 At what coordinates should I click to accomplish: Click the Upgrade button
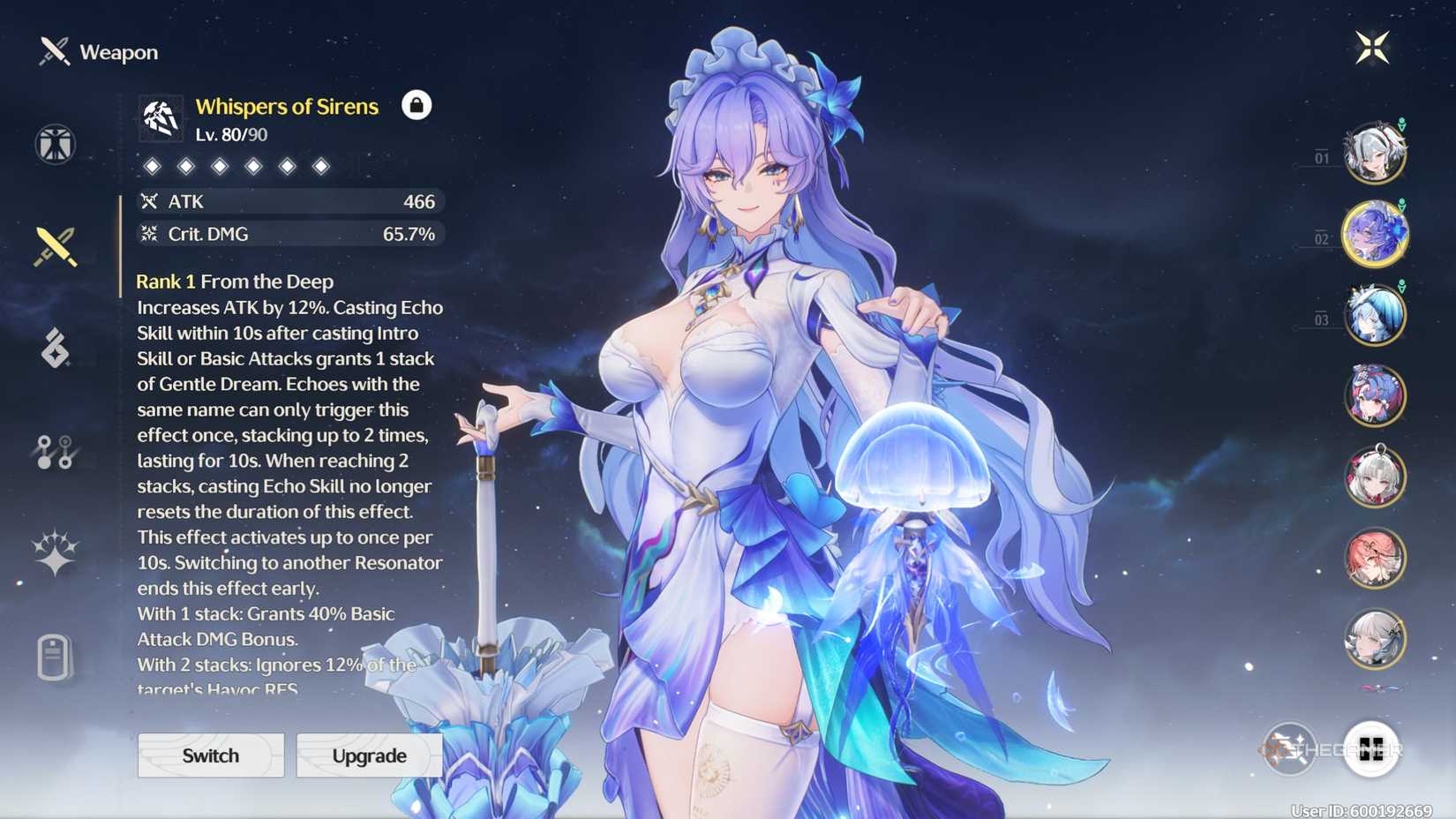point(369,755)
